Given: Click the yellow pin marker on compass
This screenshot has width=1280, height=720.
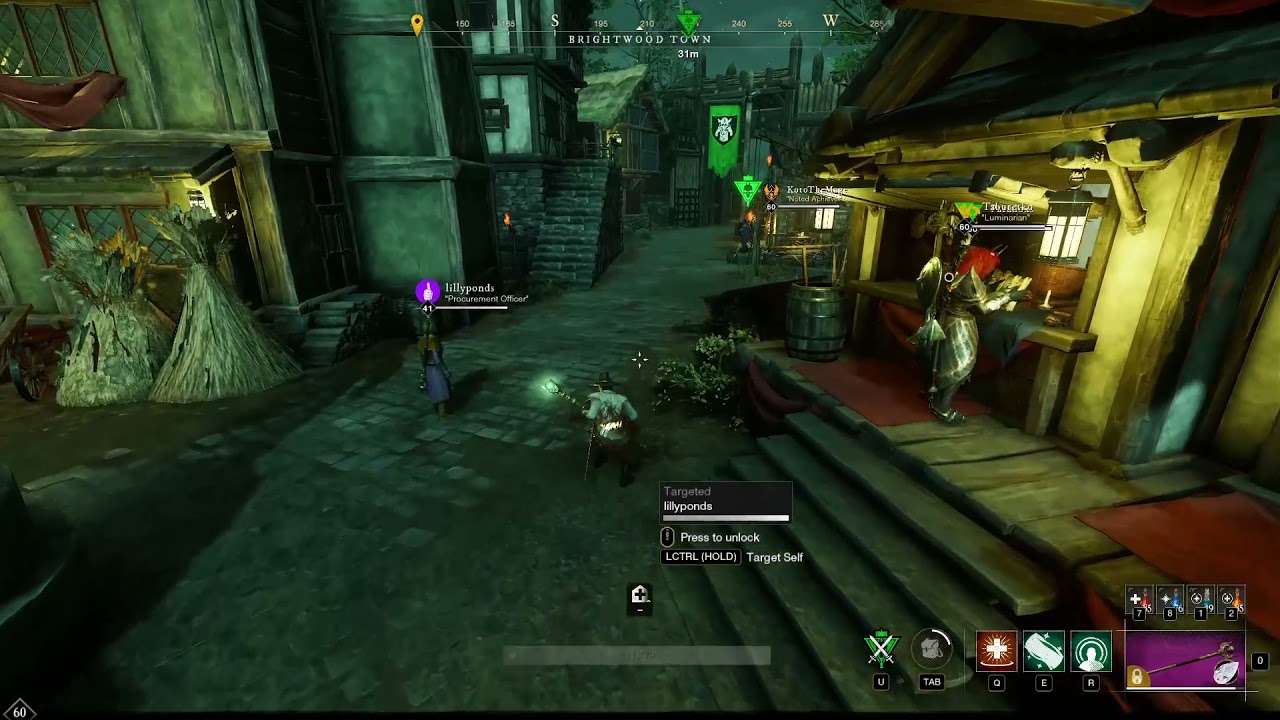Looking at the screenshot, I should coord(417,23).
